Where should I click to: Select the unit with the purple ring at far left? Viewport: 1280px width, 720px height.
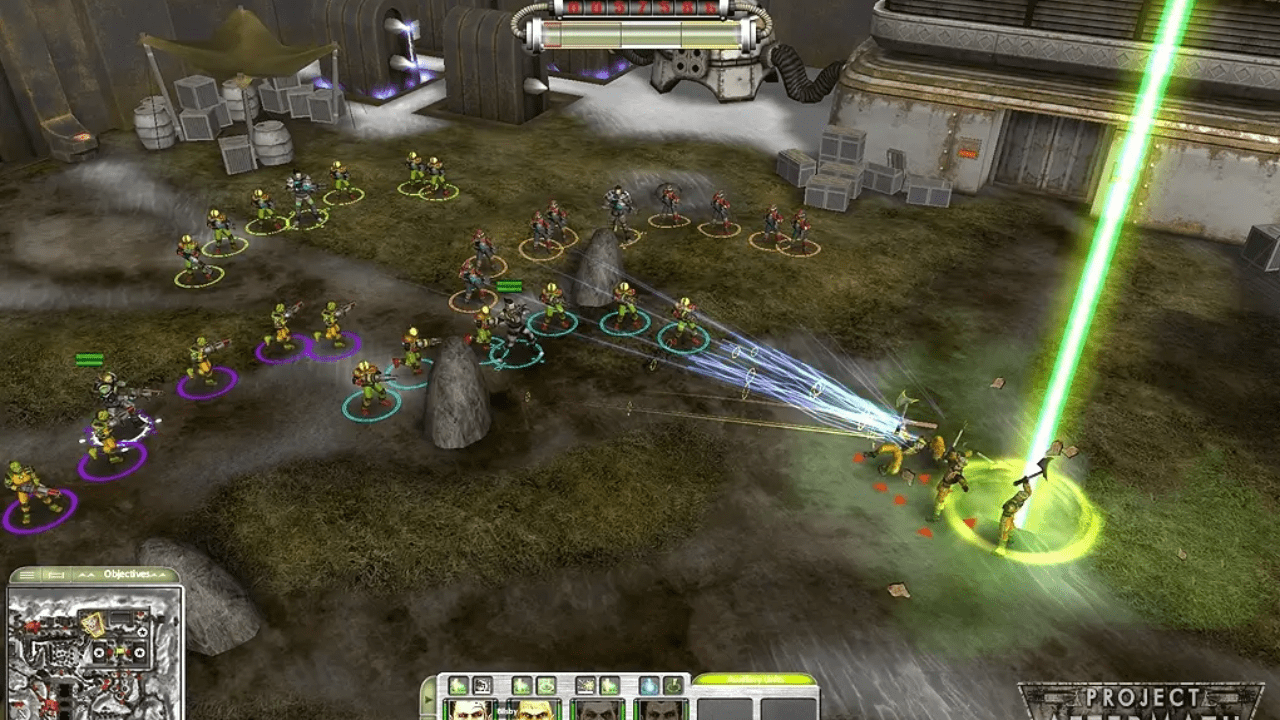tap(28, 492)
